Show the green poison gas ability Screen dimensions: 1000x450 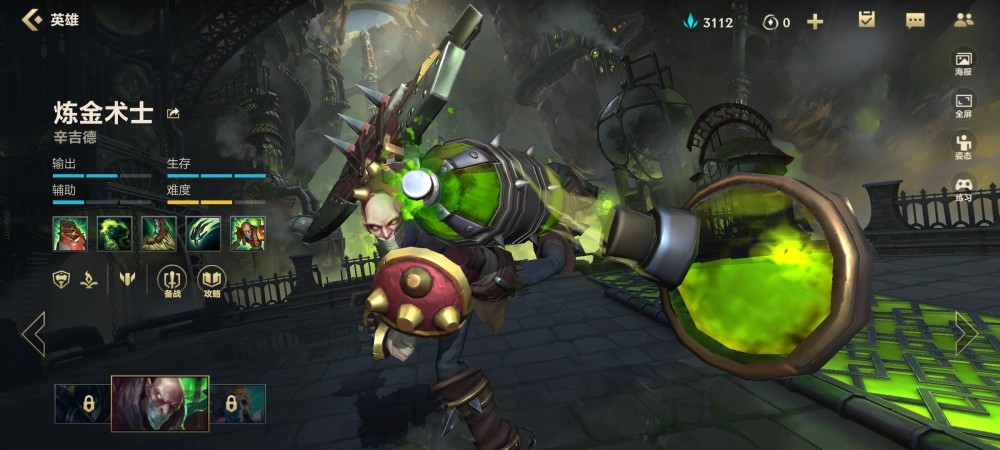[x=114, y=233]
